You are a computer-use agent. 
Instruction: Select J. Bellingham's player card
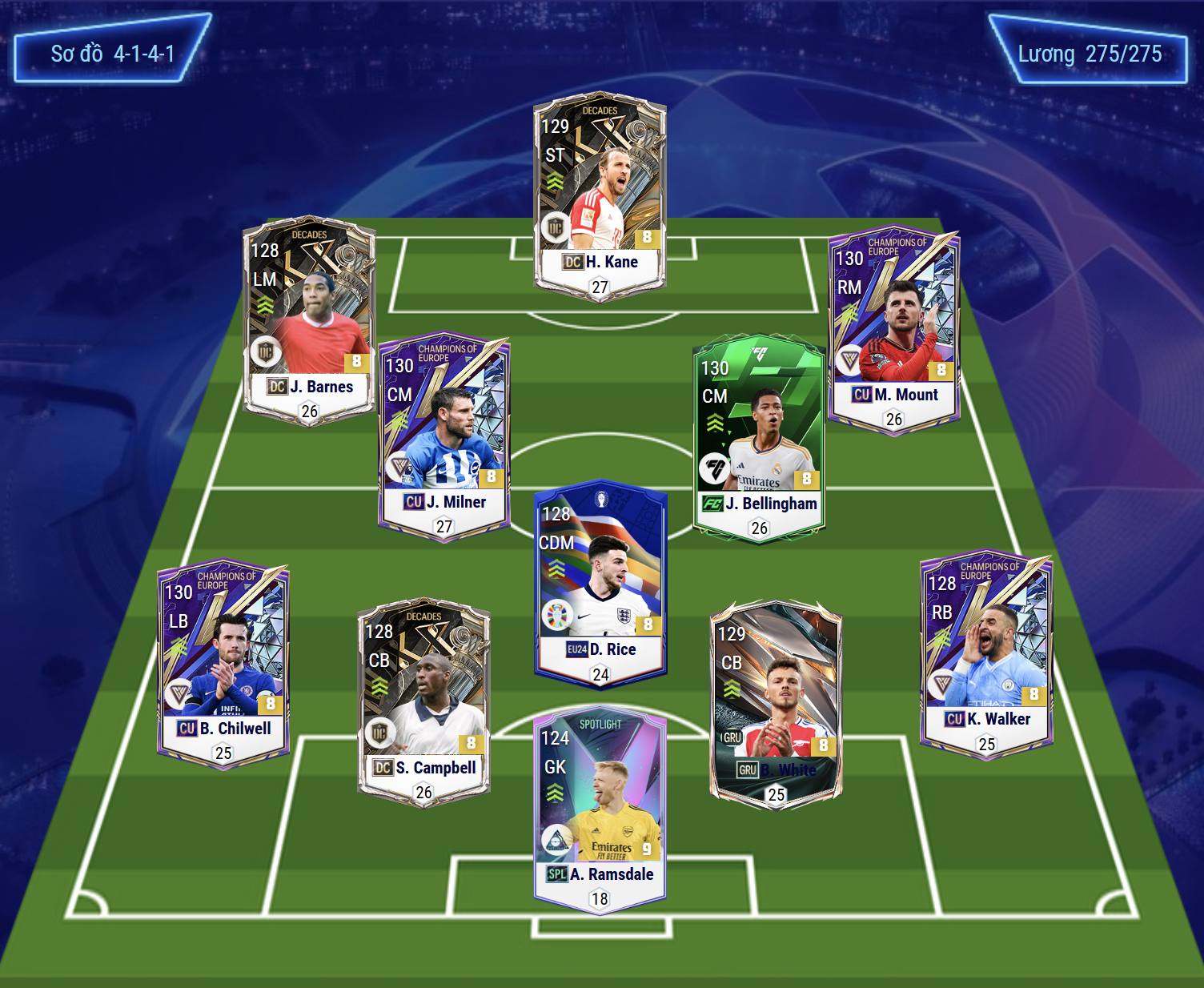click(x=759, y=438)
